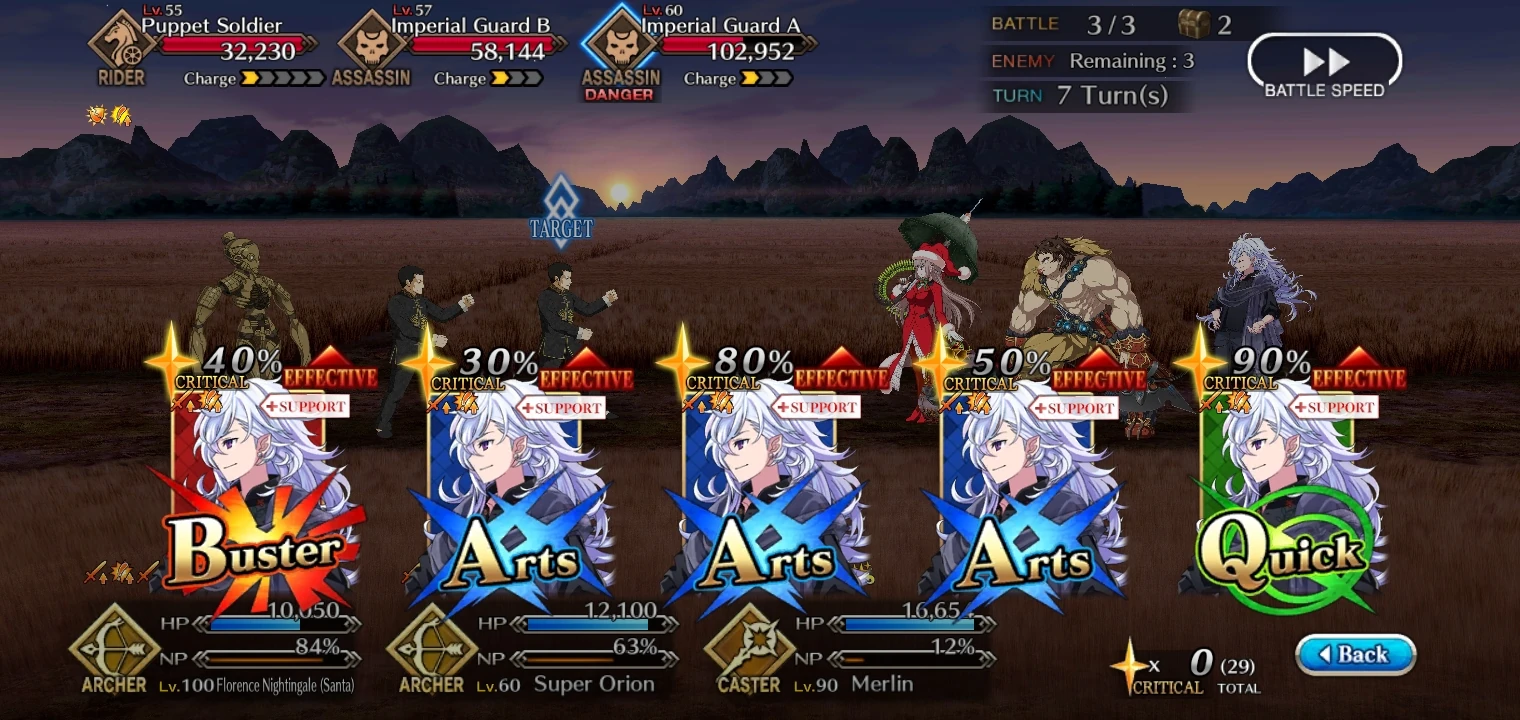
Task: Select the EFFECTIVE indicator on the Quick card
Action: click(1358, 378)
